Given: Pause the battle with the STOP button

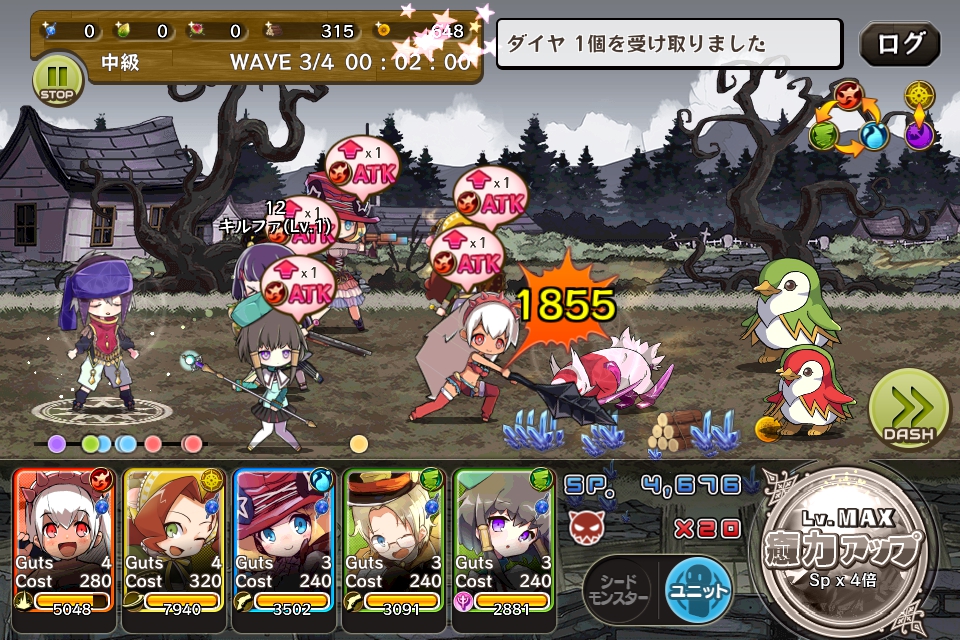Looking at the screenshot, I should click(x=57, y=79).
